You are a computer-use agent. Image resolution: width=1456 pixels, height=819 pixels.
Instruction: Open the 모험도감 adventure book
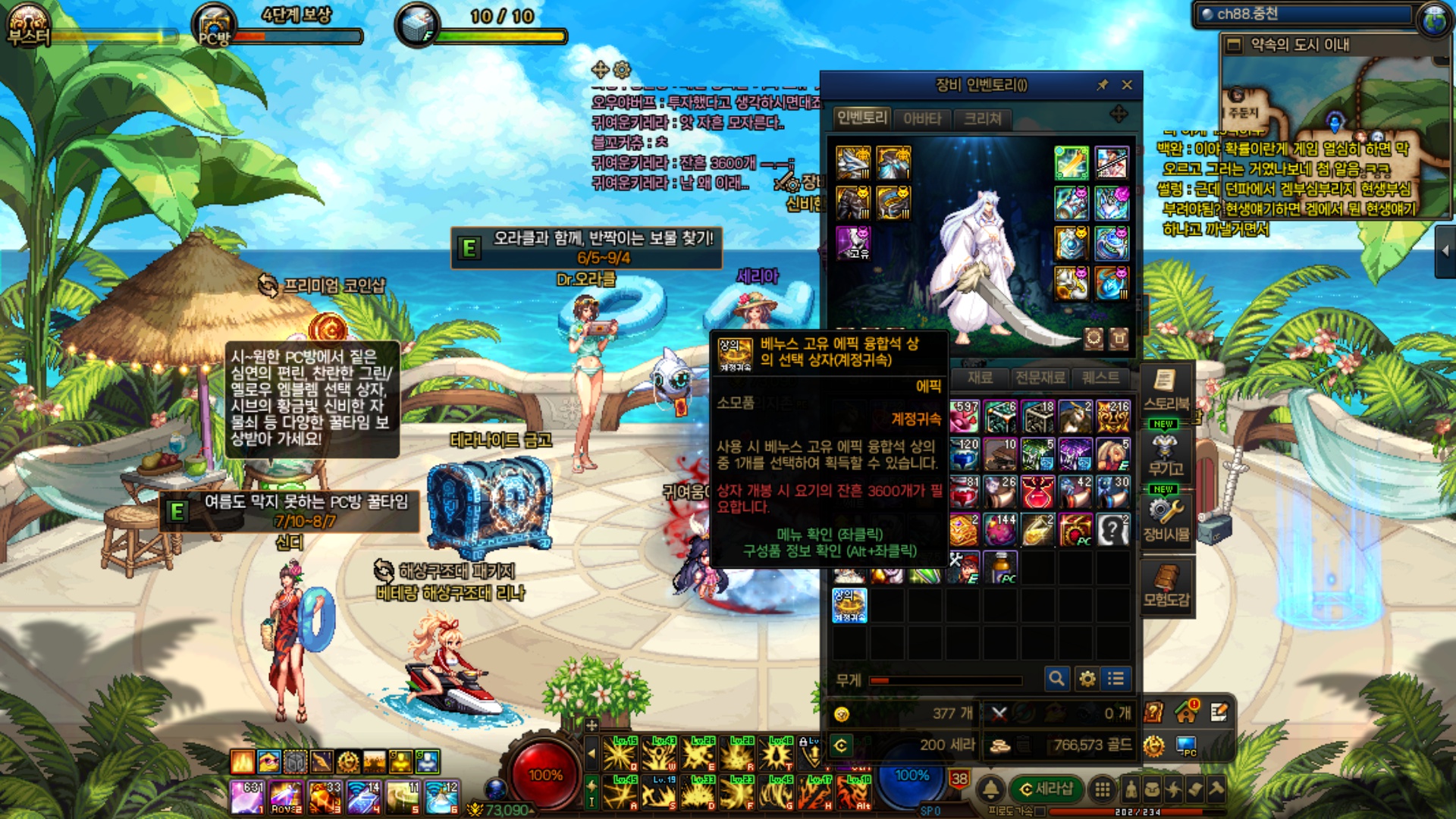click(x=1166, y=585)
